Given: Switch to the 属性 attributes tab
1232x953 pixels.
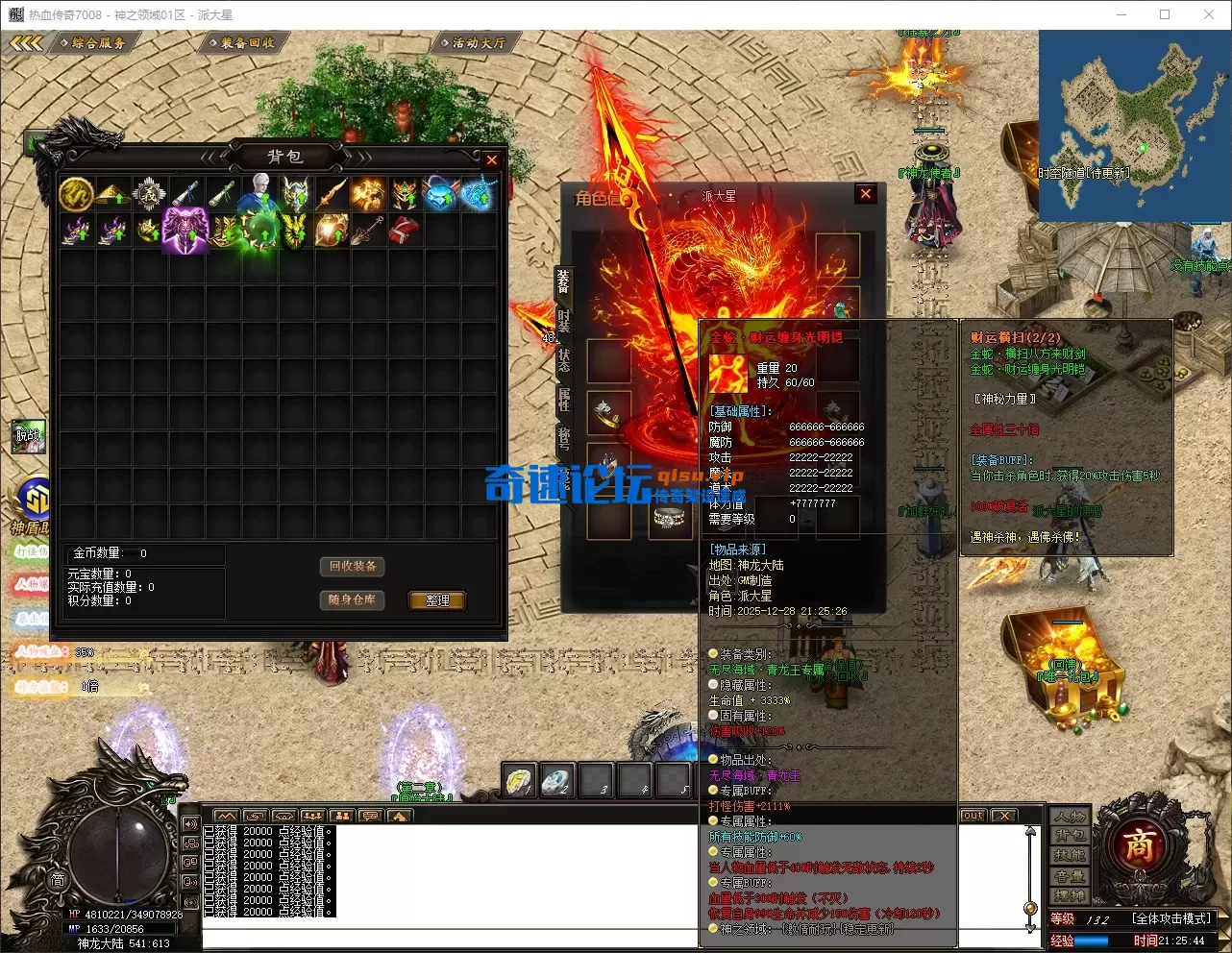Looking at the screenshot, I should [564, 398].
